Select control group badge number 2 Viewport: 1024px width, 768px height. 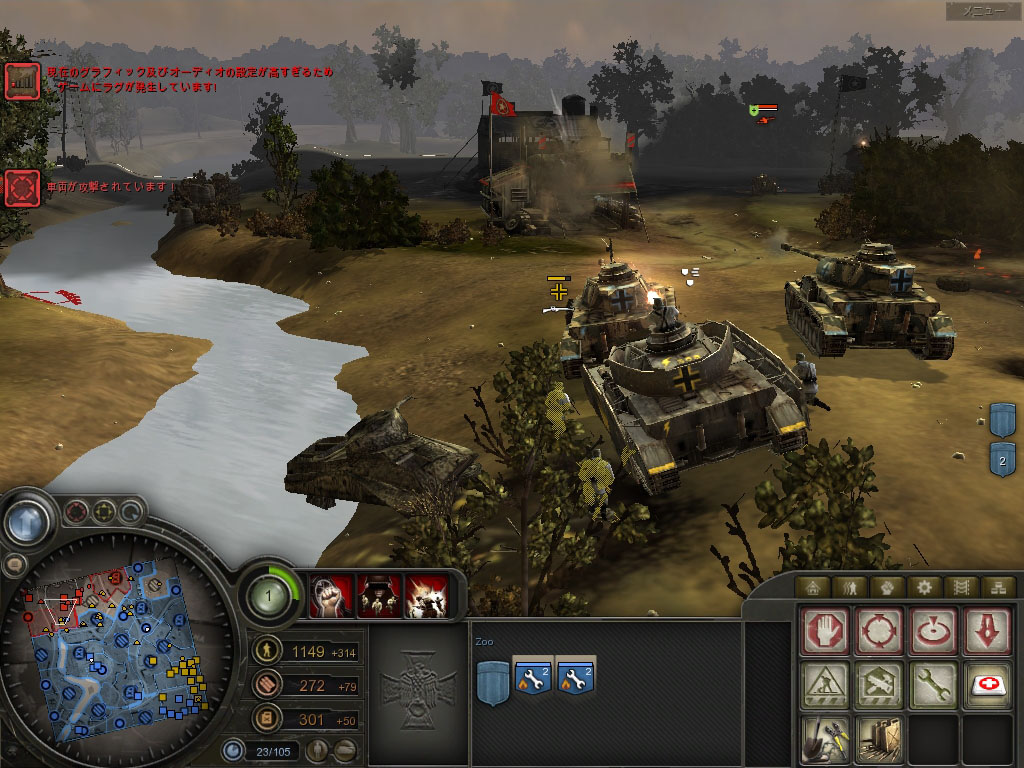point(1002,459)
